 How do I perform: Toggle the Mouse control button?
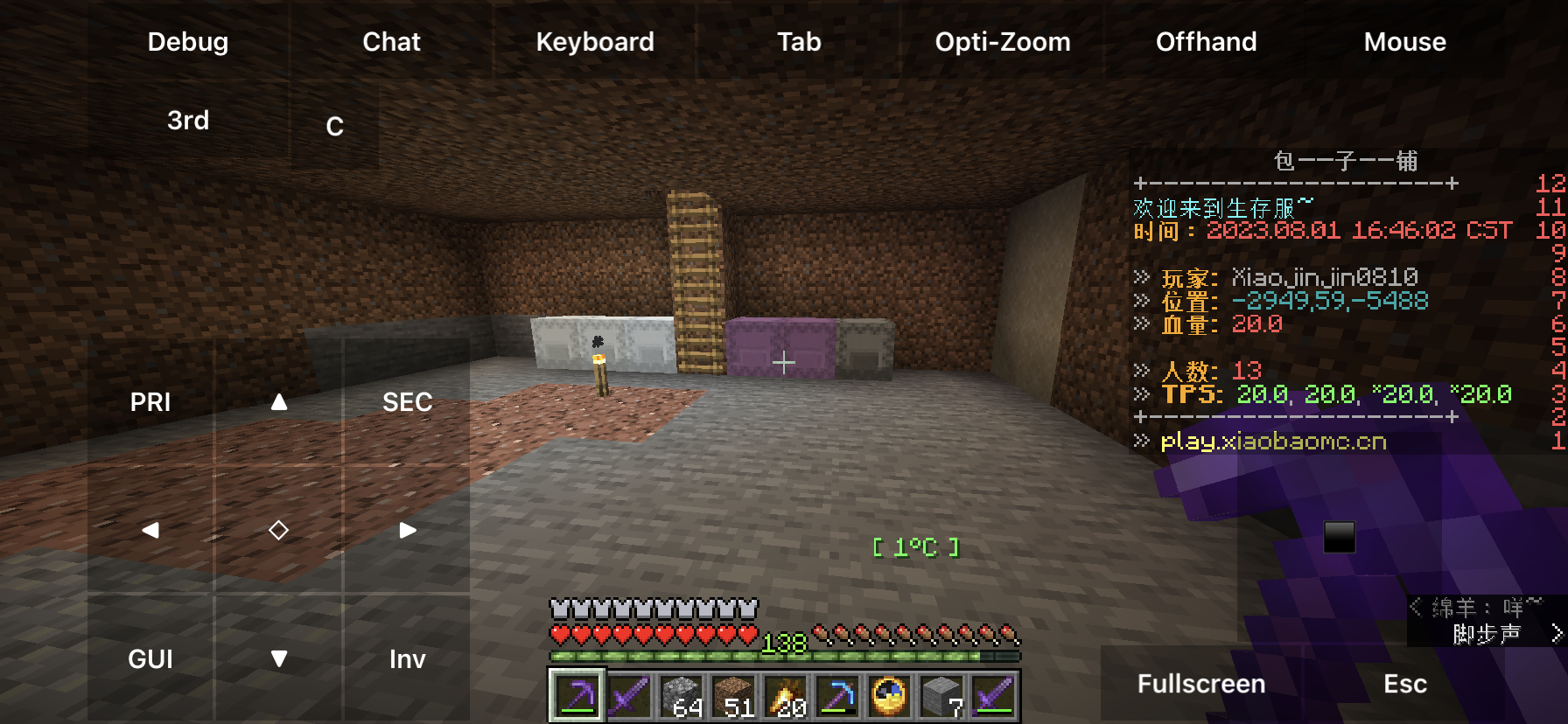(1404, 42)
